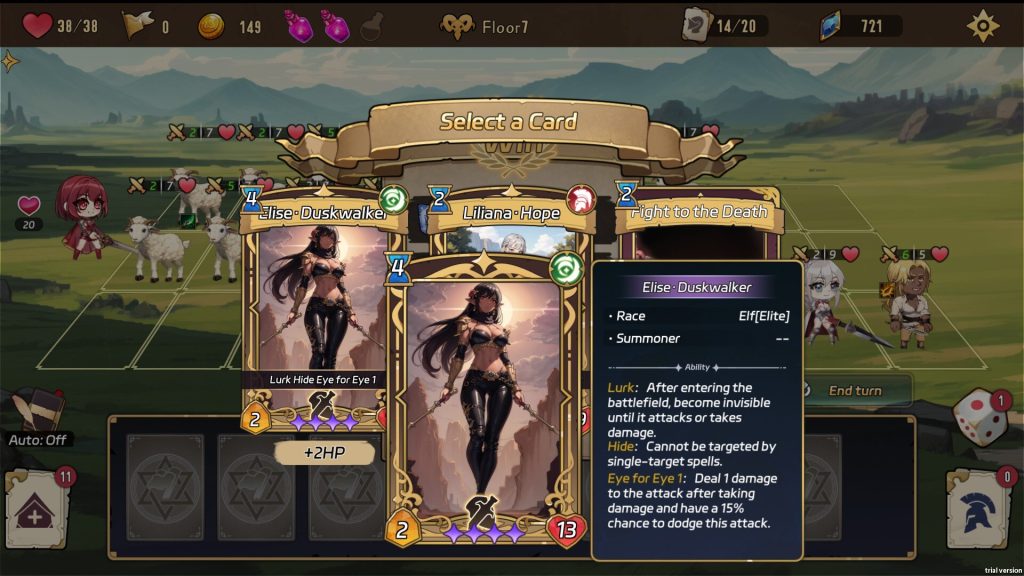Use the second purple potion
This screenshot has width=1024, height=576.
click(335, 25)
